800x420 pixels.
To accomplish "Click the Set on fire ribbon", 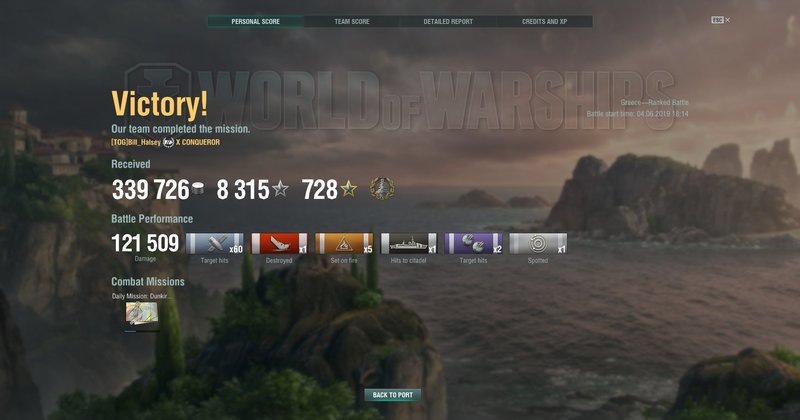I will click(343, 243).
